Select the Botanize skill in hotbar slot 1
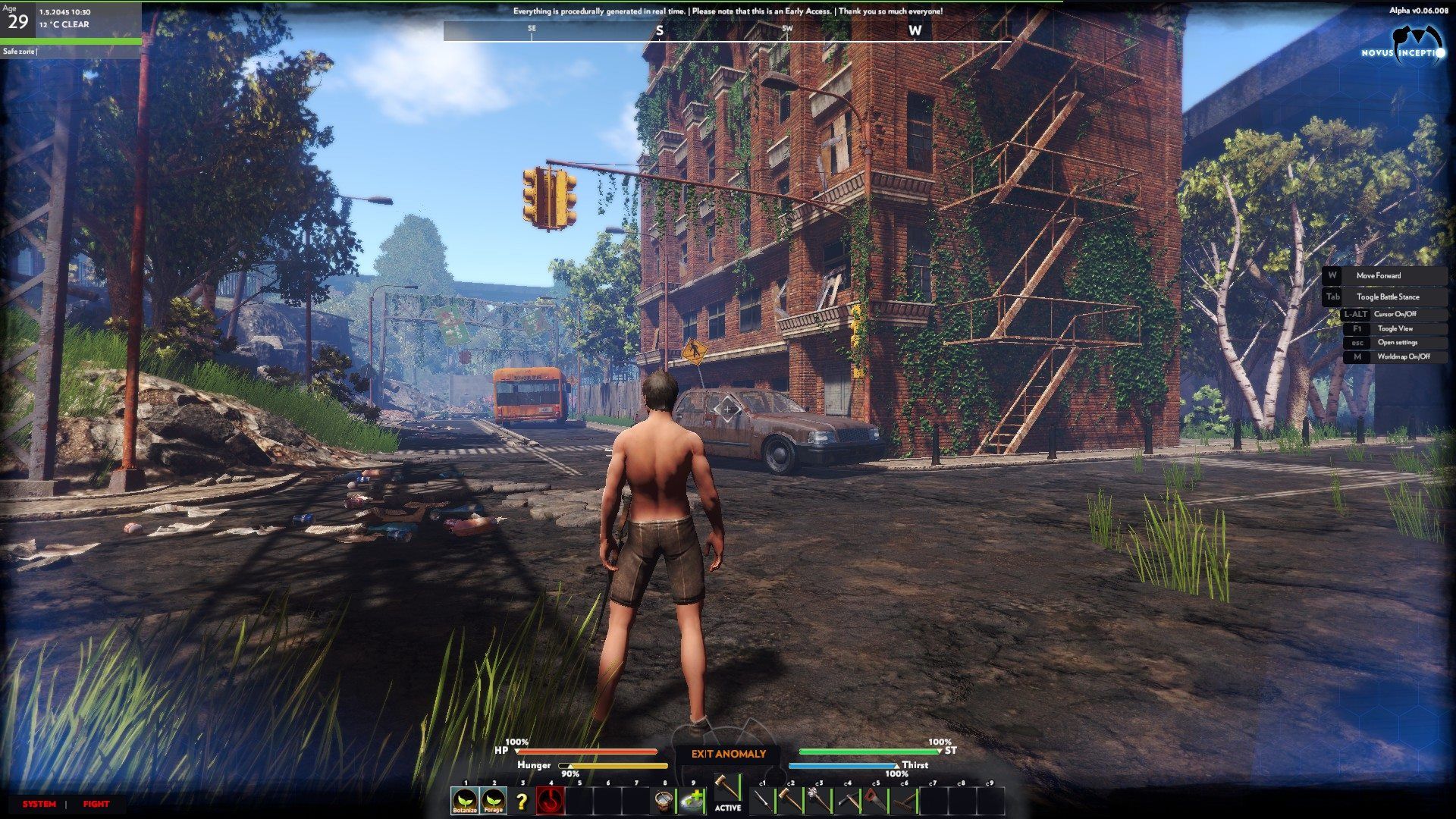This screenshot has height=819, width=1456. point(464,801)
